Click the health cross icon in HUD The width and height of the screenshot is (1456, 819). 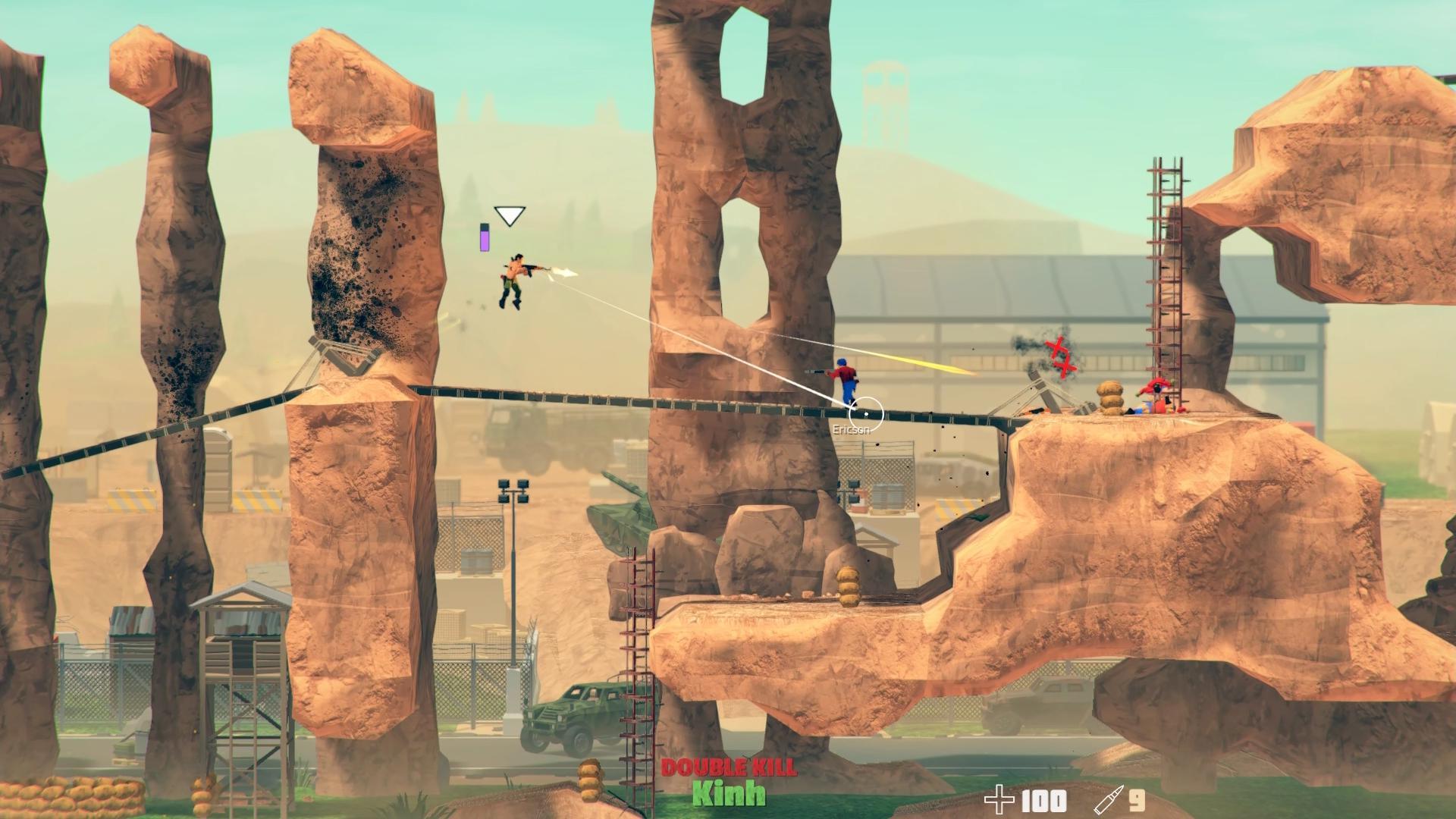1000,799
